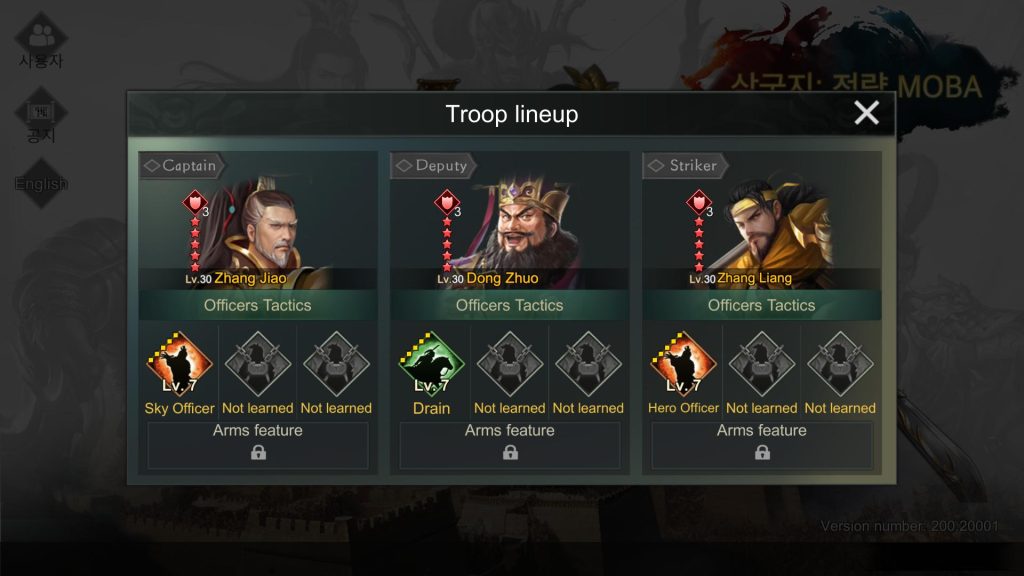Screen dimensions: 1024x576
Task: Close the Troop lineup window
Action: point(866,113)
